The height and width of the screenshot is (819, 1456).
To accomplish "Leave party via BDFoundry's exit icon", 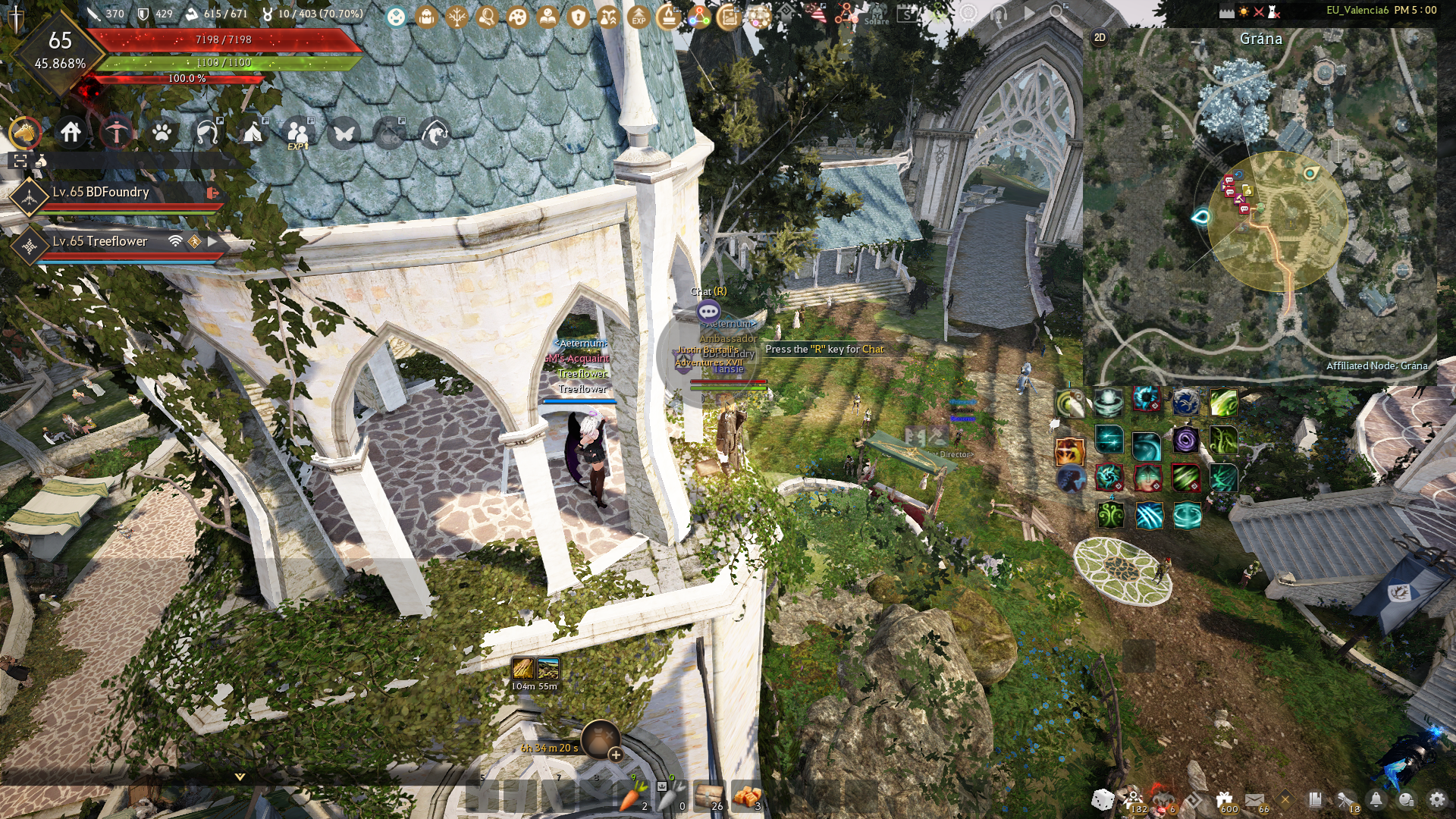I will pyautogui.click(x=212, y=193).
